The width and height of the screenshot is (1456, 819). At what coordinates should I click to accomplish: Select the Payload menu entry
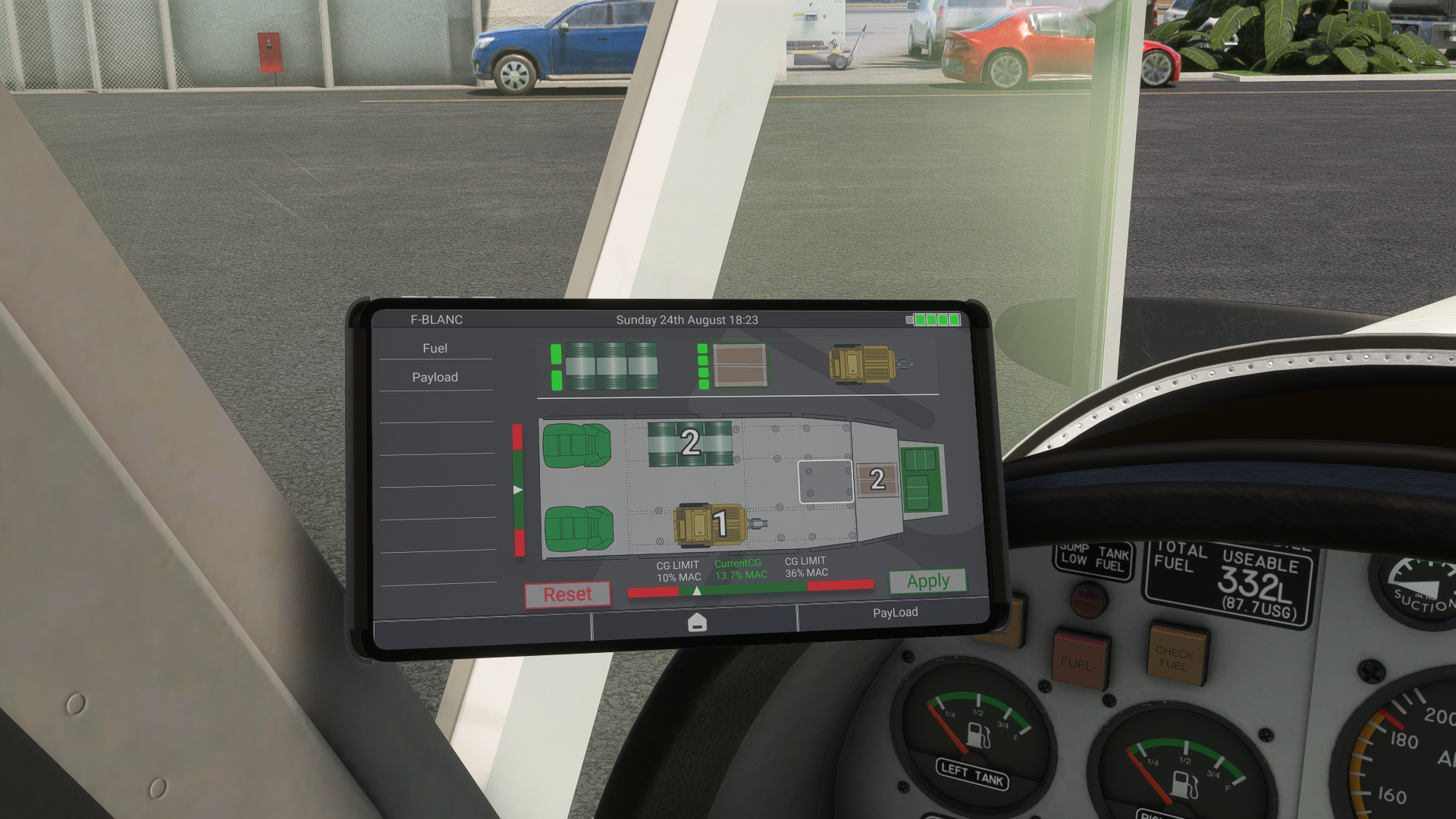435,377
